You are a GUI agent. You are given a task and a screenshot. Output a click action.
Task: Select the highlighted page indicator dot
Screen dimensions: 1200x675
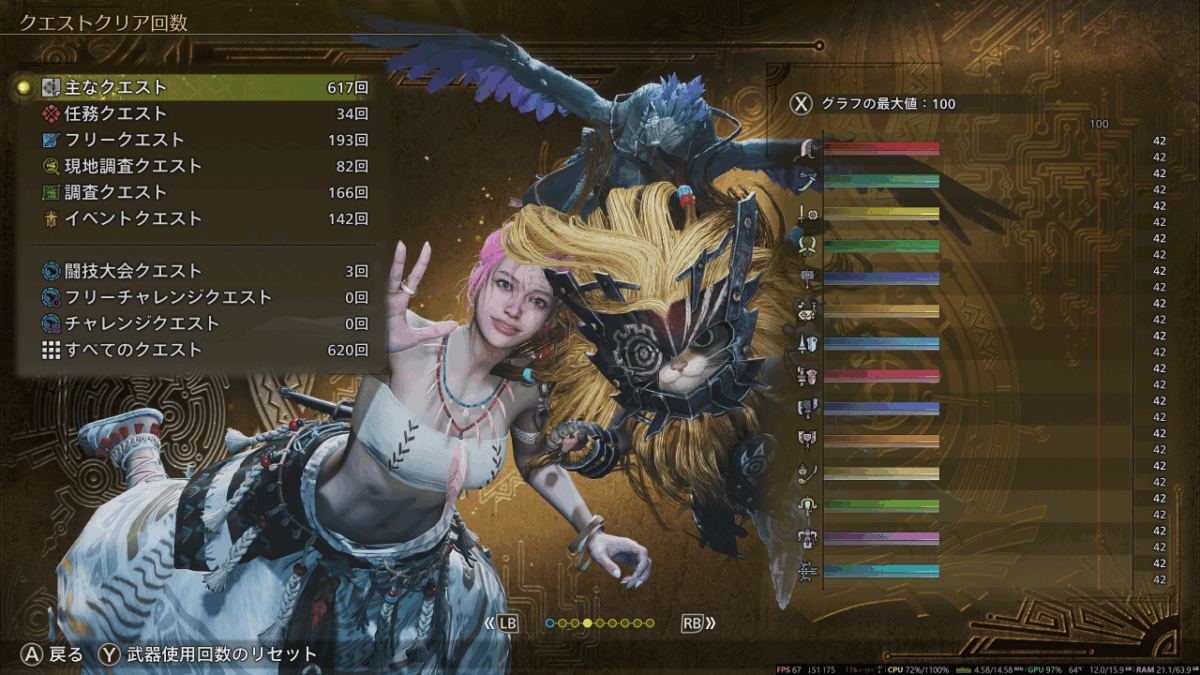587,623
